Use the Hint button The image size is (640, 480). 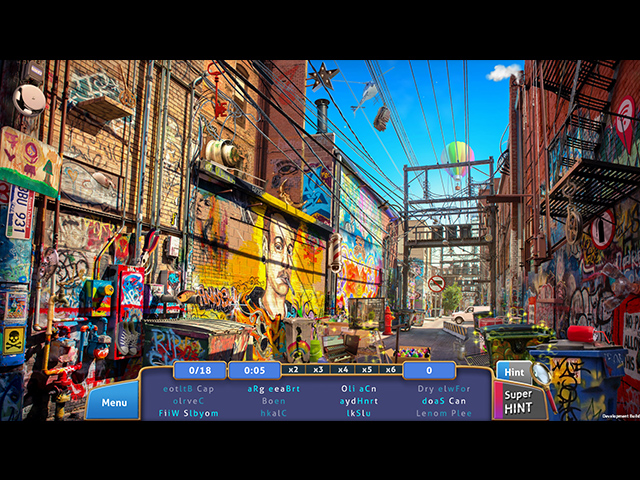point(514,372)
